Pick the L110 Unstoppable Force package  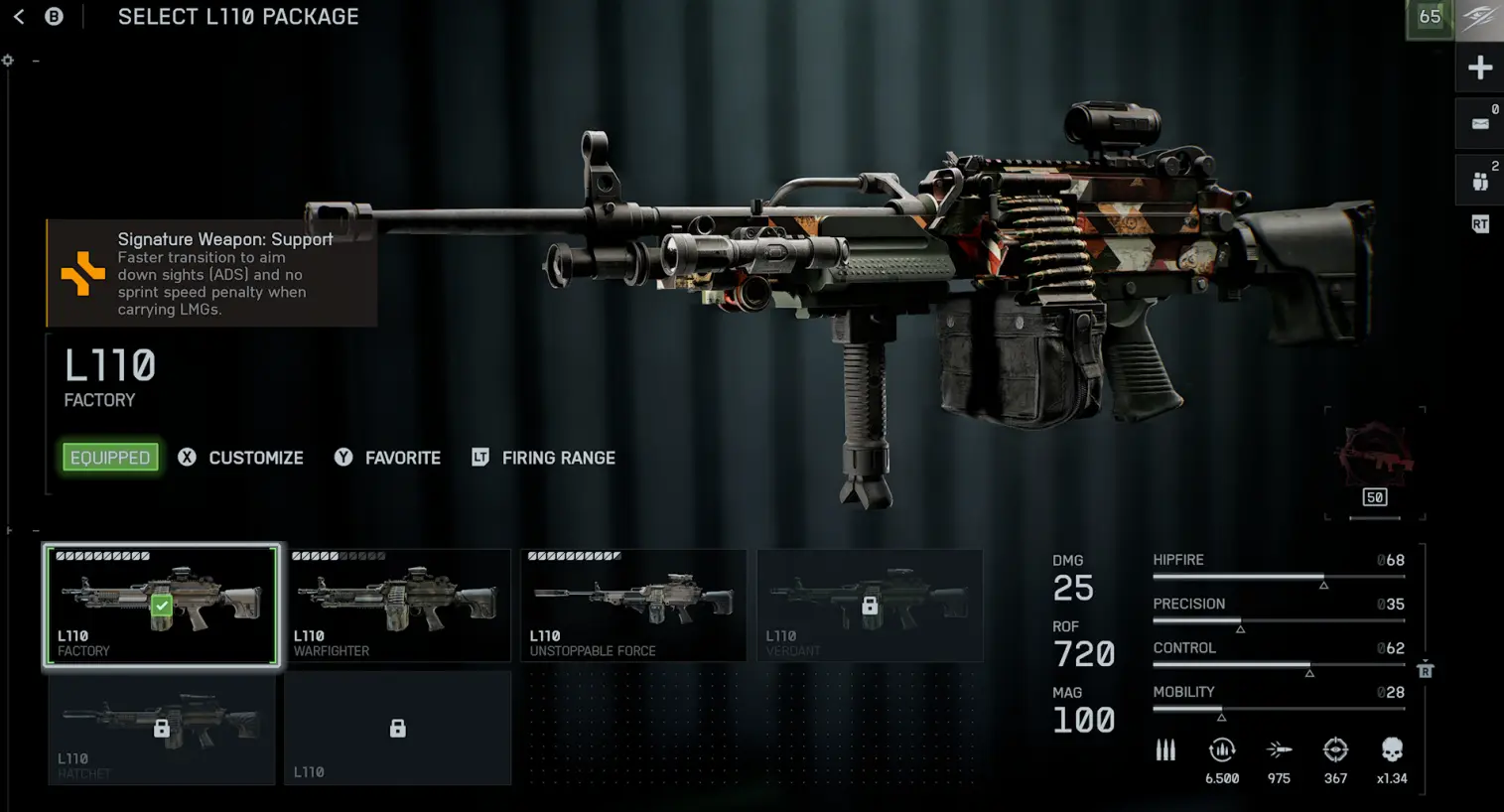[x=633, y=604]
